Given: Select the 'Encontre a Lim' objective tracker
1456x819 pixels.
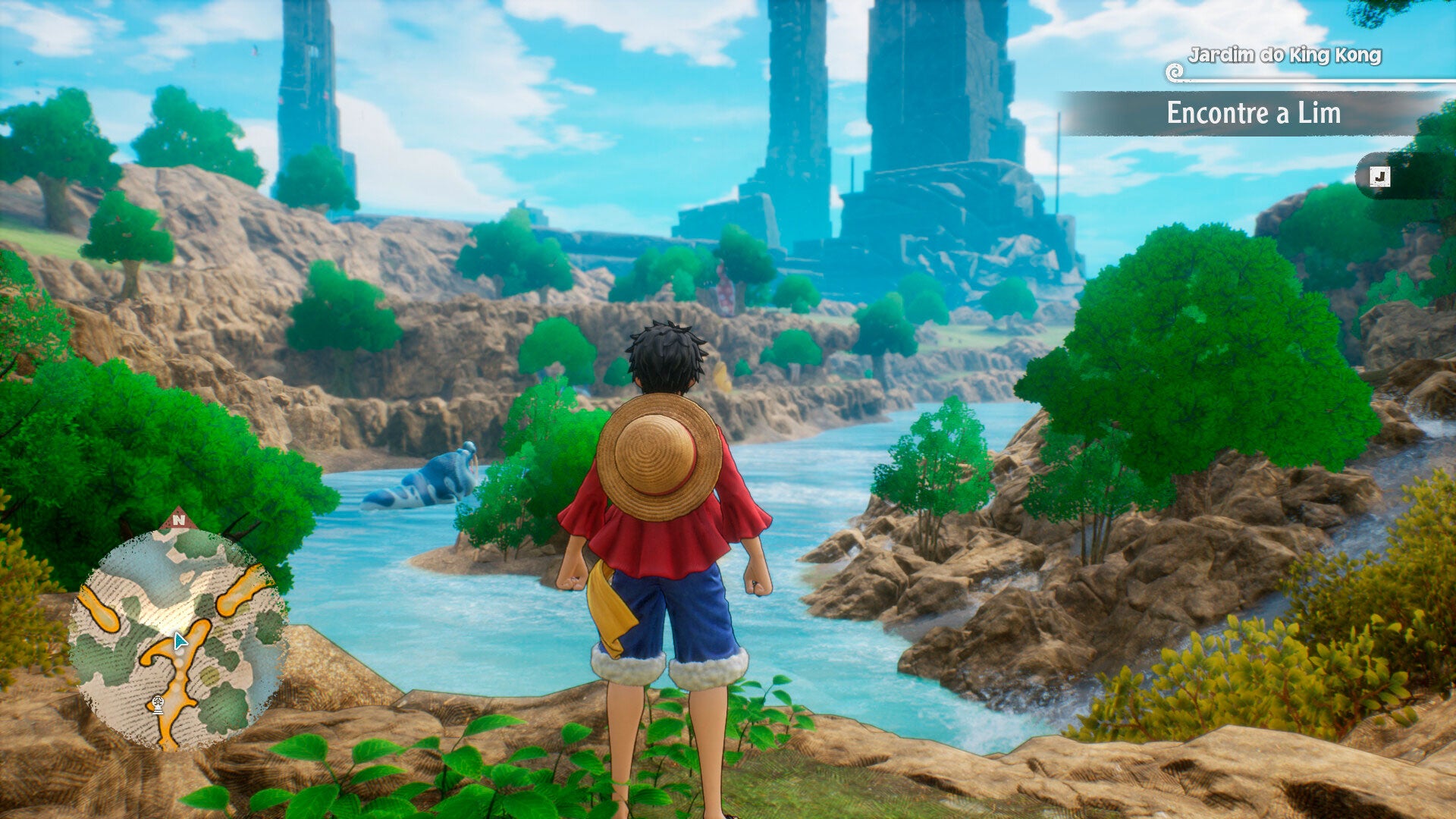Looking at the screenshot, I should point(1253,113).
